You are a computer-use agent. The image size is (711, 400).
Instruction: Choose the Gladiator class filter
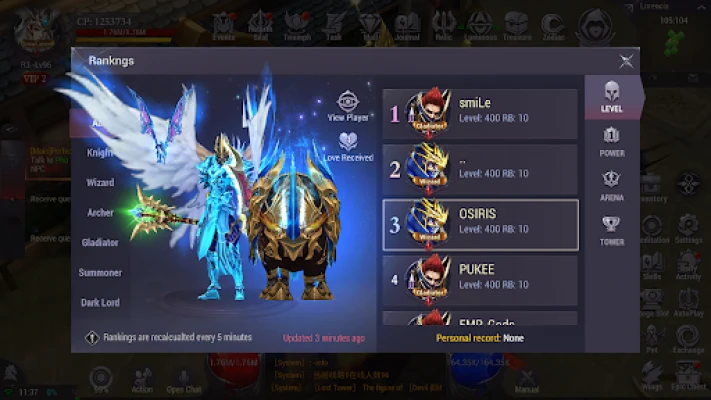click(x=101, y=242)
